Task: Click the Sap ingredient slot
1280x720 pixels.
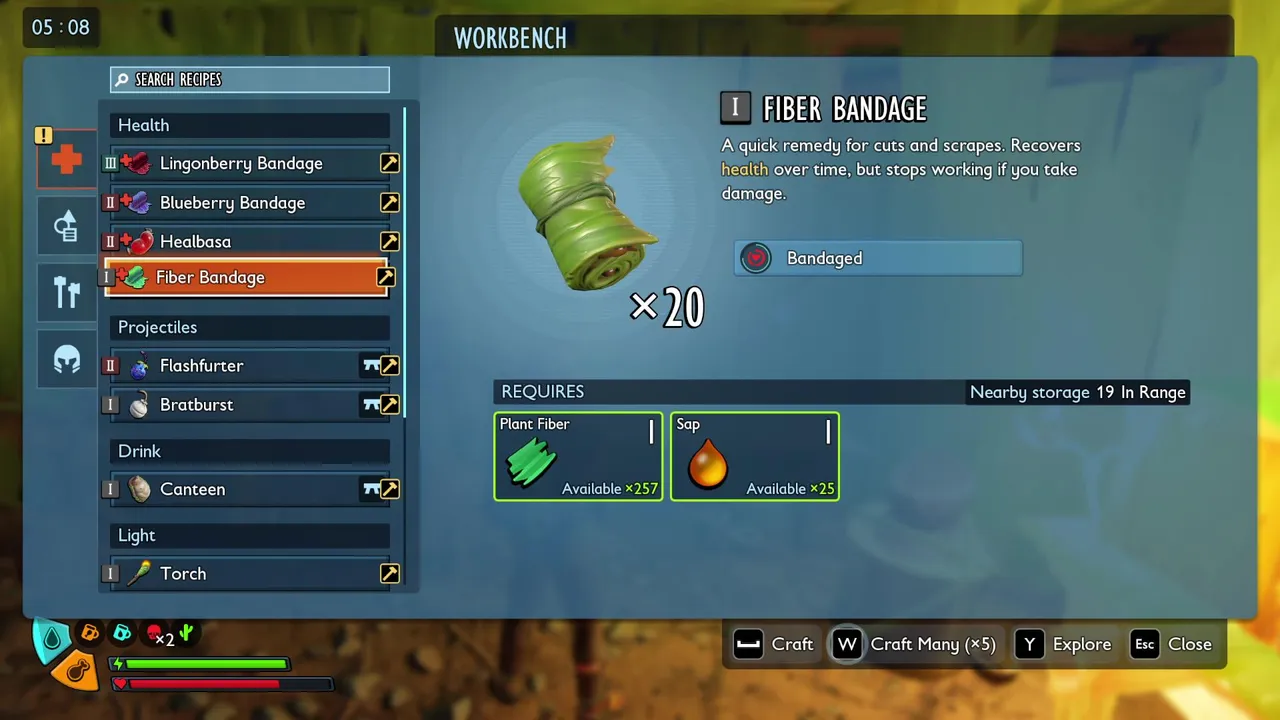Action: pos(755,457)
